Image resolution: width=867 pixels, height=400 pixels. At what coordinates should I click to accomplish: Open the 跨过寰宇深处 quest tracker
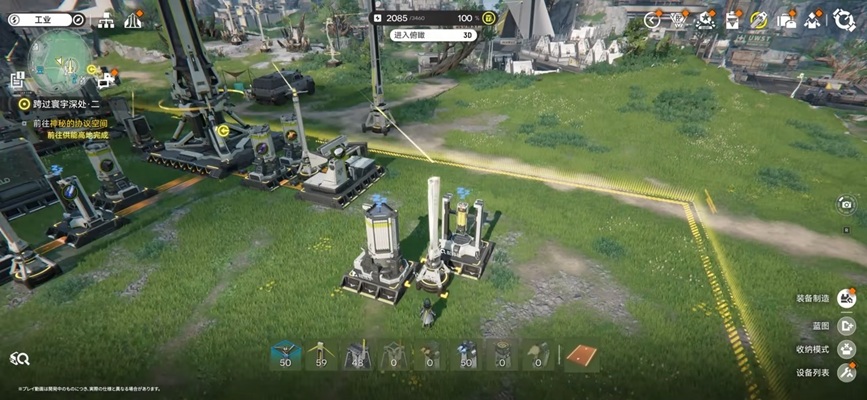tap(60, 102)
